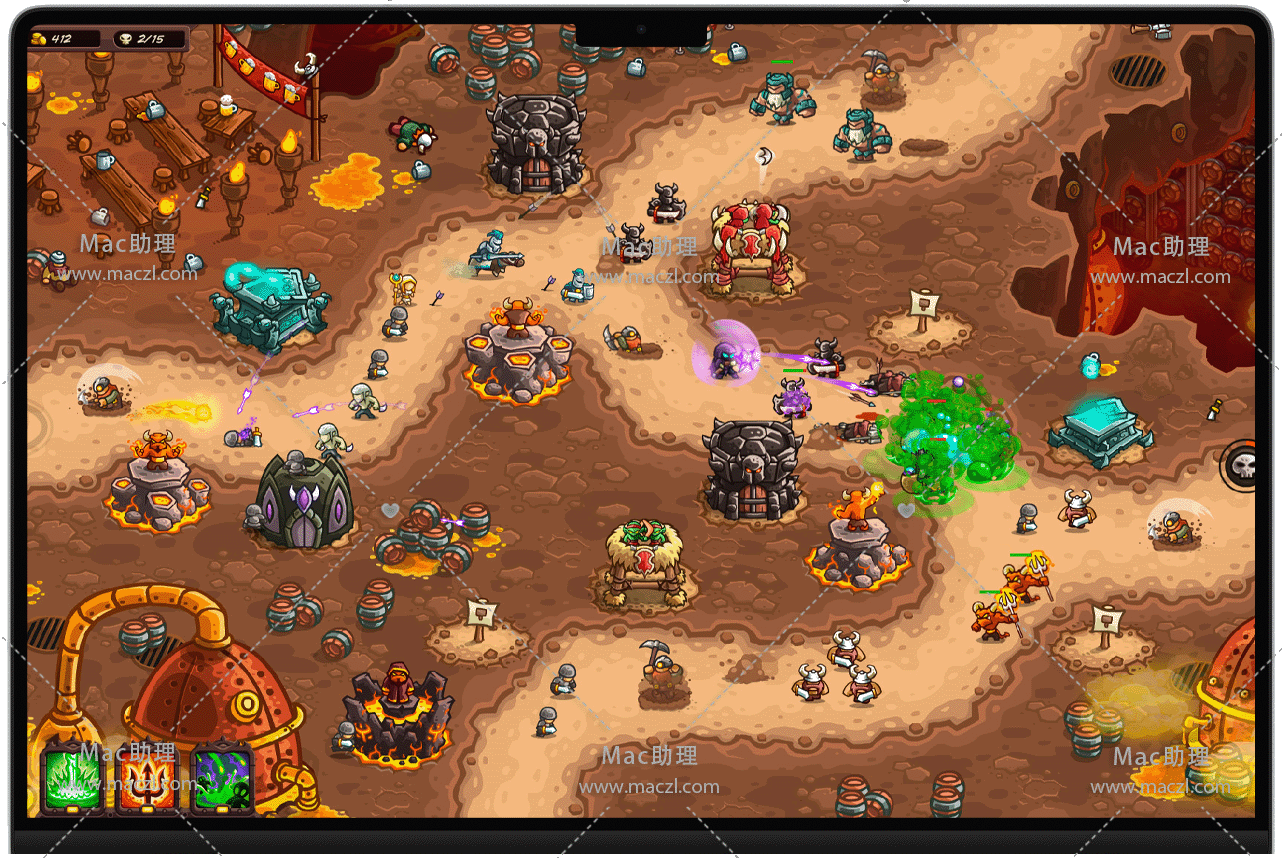Viewport: 1282px width, 858px height.
Task: Activate the green energy burst spell
Action: click(71, 780)
